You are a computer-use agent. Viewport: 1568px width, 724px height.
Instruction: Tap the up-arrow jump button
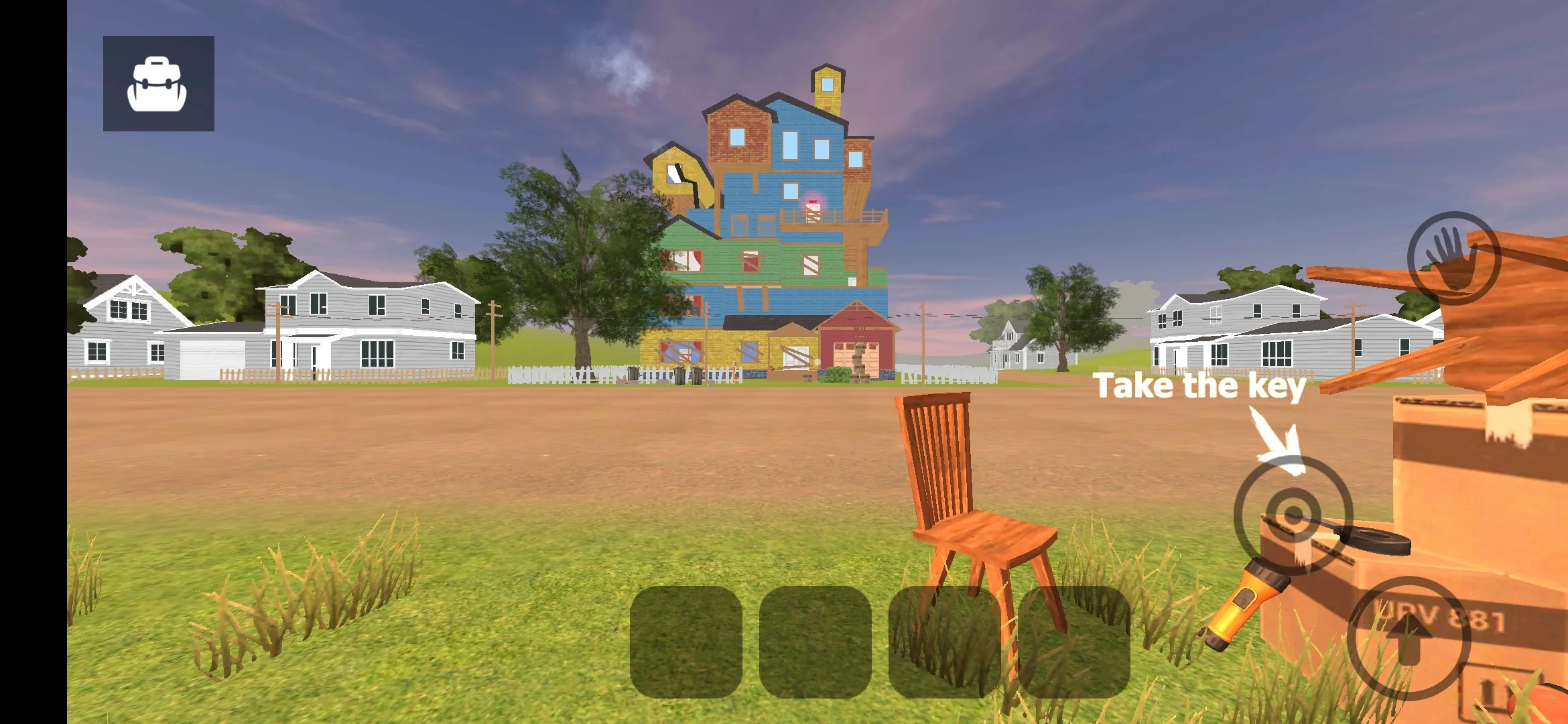tap(1409, 638)
